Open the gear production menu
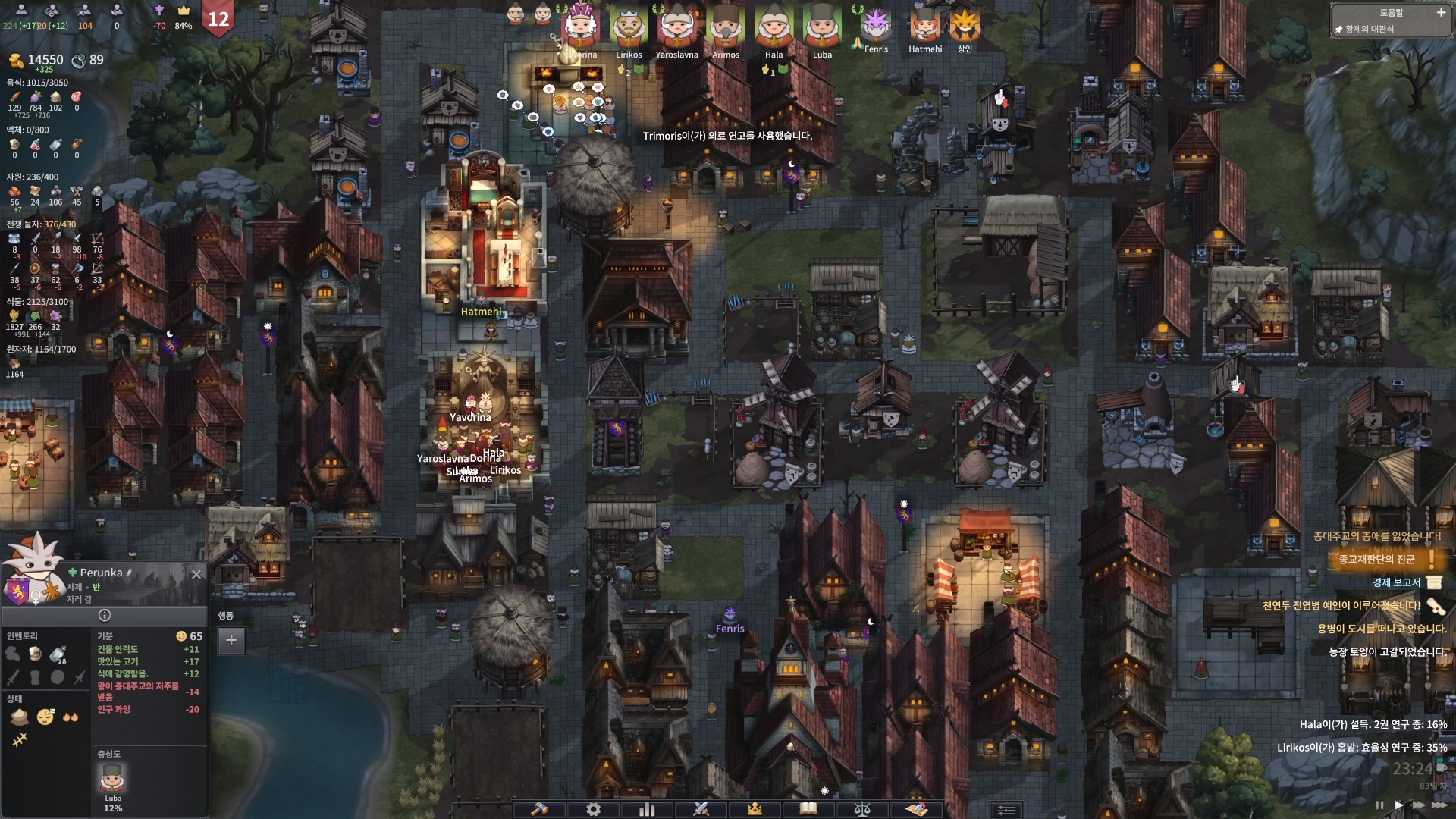This screenshot has width=1456, height=819. coord(593,809)
